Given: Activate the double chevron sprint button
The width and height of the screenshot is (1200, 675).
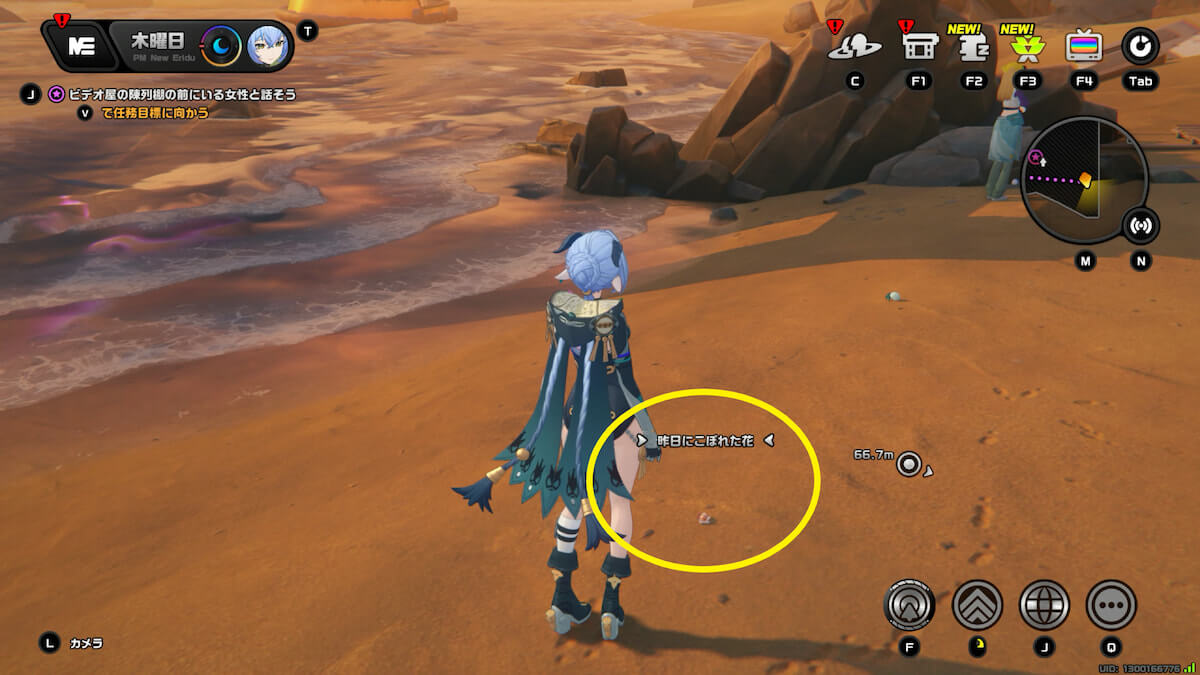Looking at the screenshot, I should tap(977, 605).
